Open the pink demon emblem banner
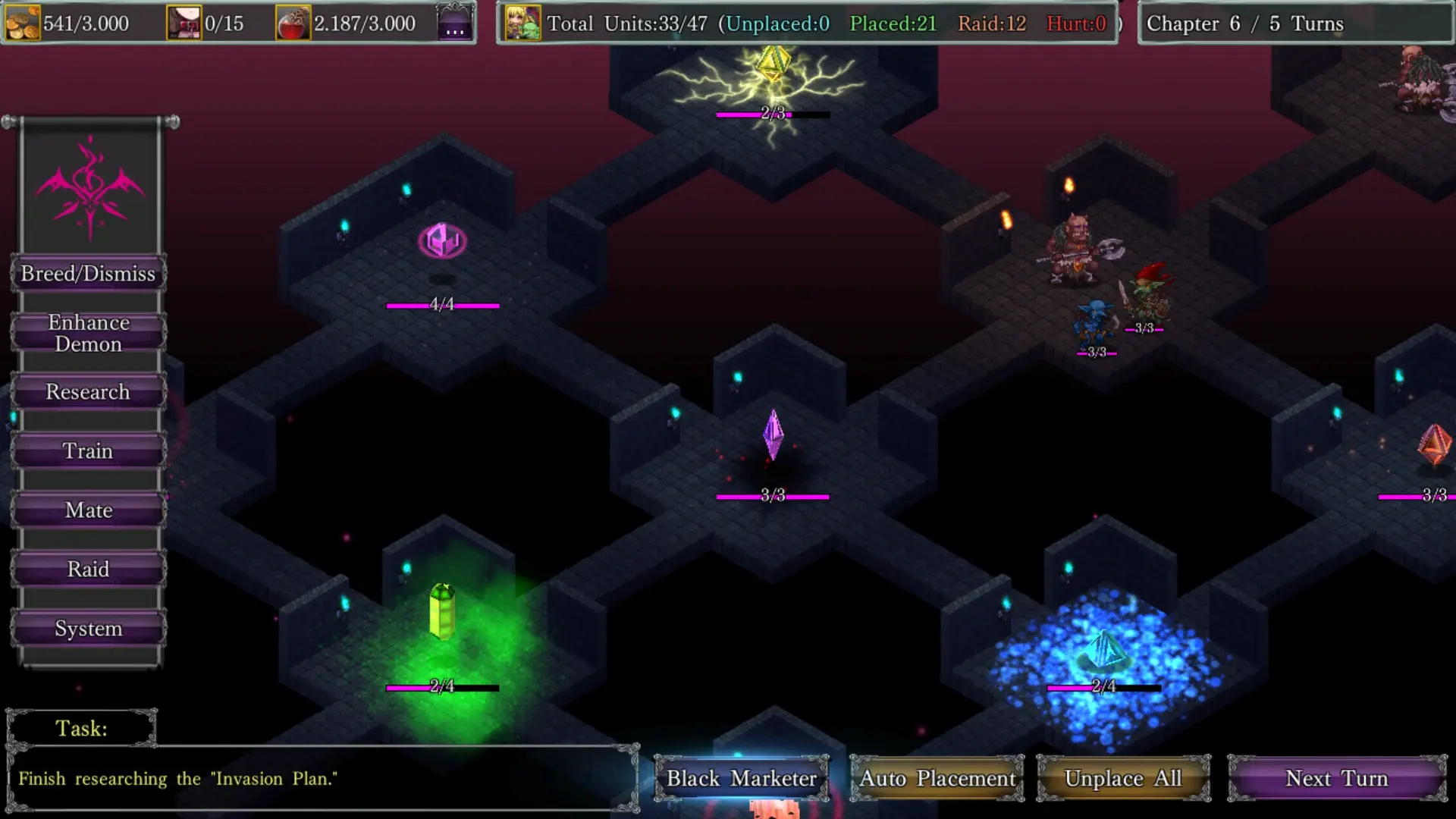Image resolution: width=1456 pixels, height=819 pixels. [x=90, y=187]
